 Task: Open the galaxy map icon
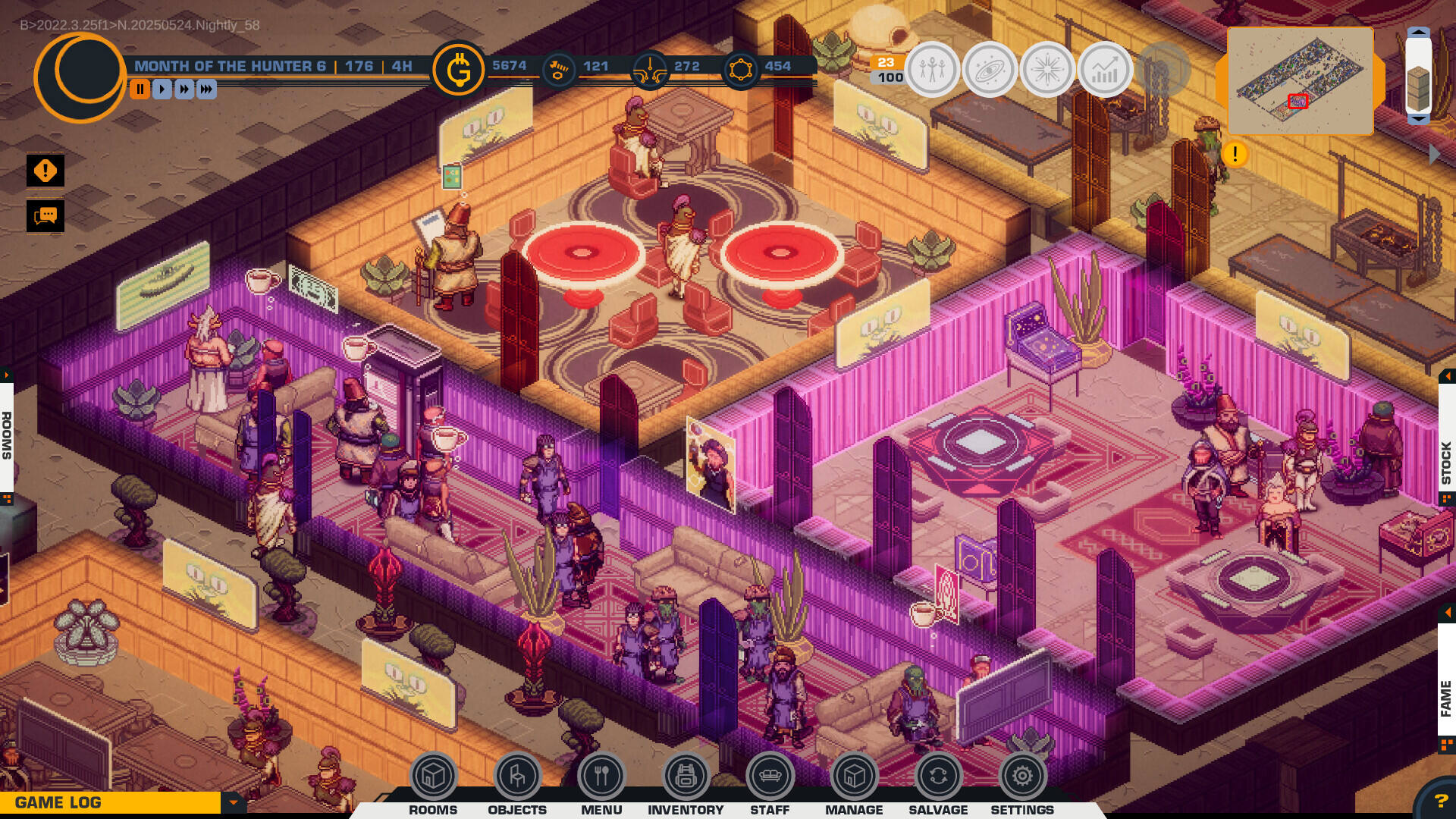pos(989,69)
